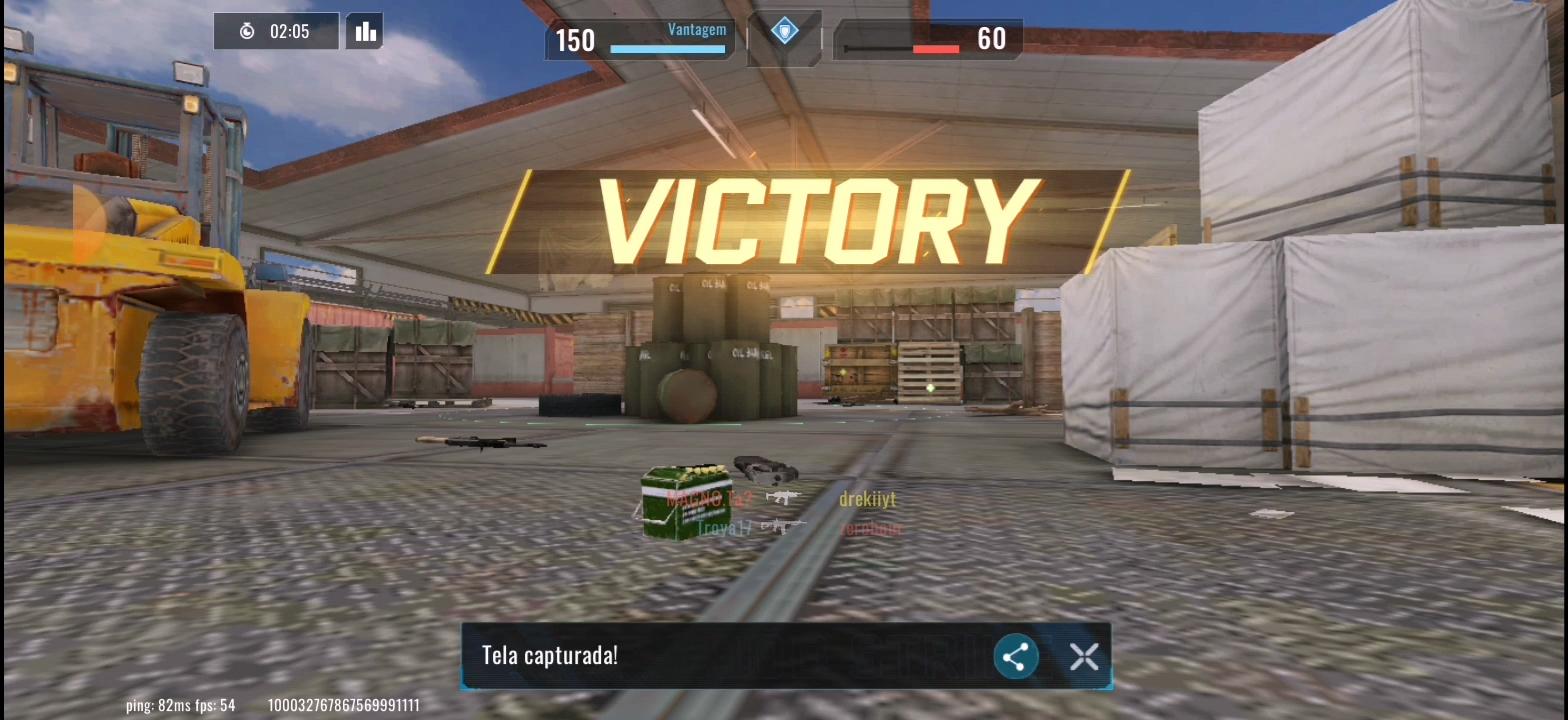Select the shield emblem between team scores
1568x720 pixels.
click(x=784, y=32)
